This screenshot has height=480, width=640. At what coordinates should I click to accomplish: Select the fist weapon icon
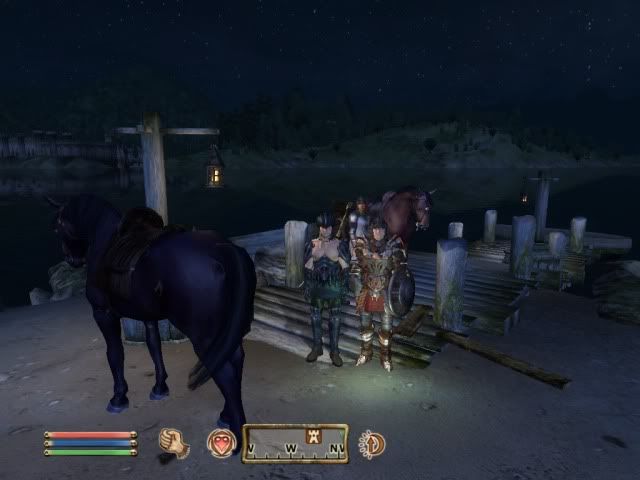click(x=174, y=443)
